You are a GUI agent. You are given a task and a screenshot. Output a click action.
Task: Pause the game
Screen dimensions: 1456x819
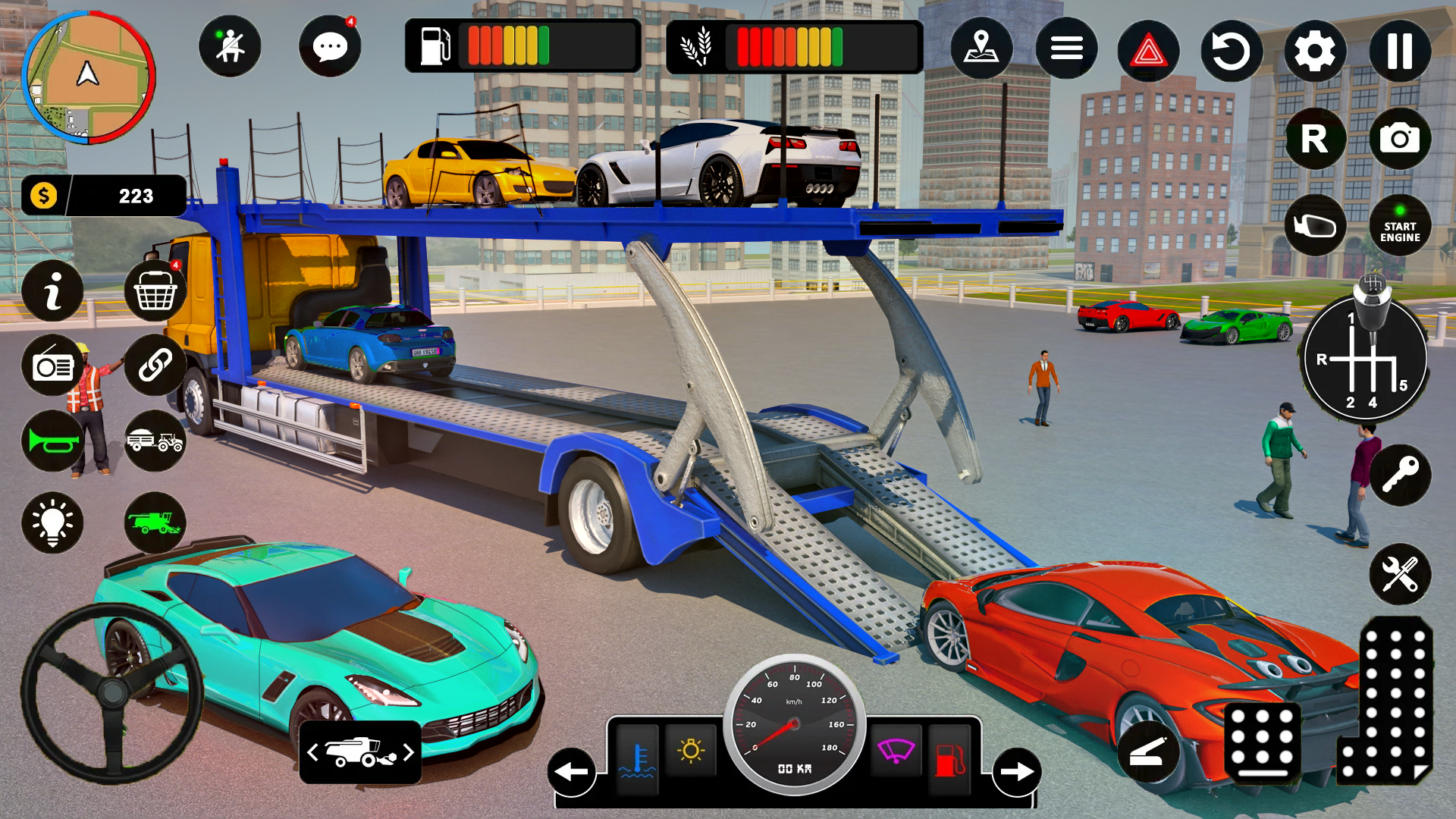tap(1399, 48)
